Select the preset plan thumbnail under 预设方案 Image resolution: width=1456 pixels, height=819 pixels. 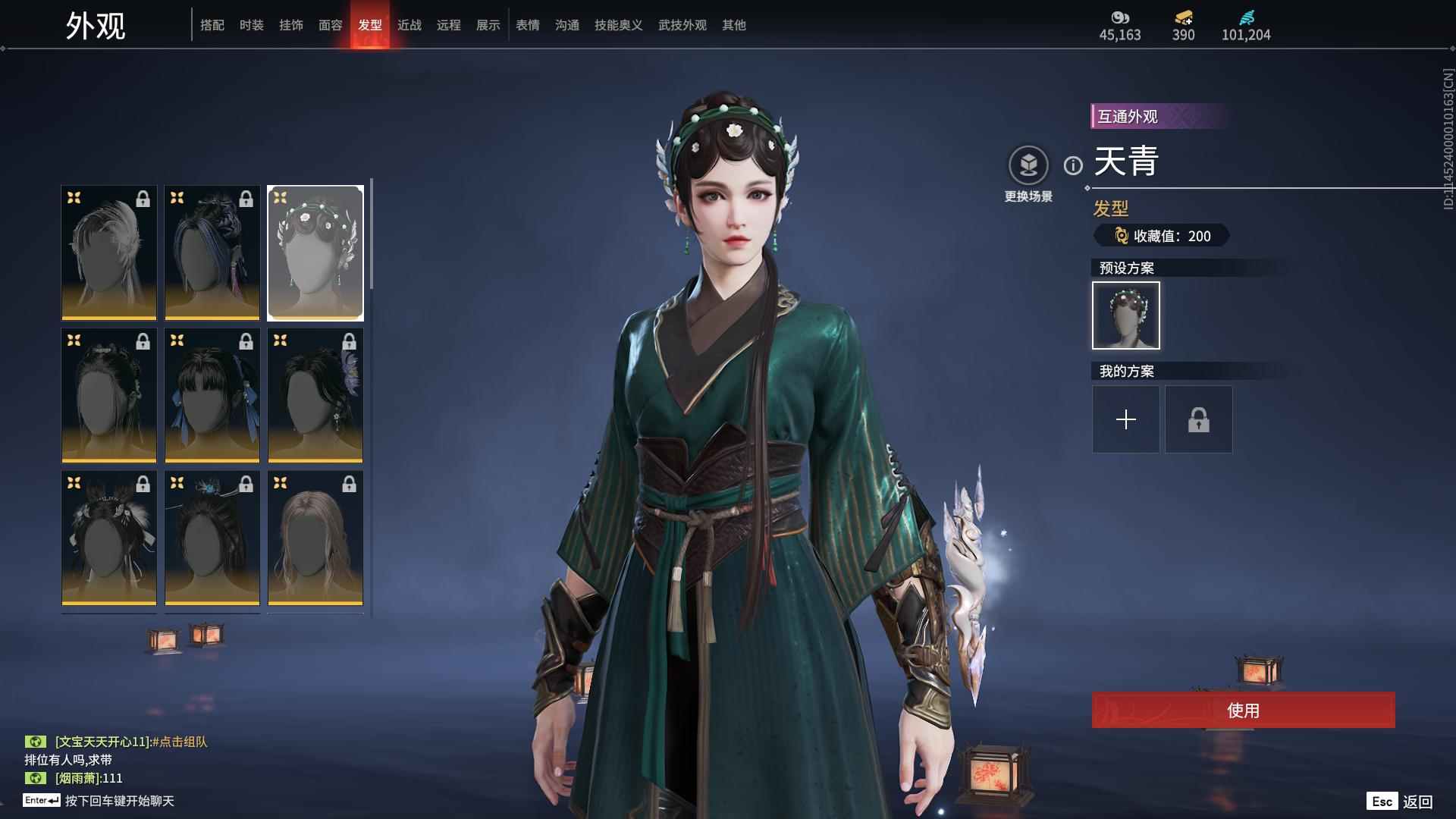pyautogui.click(x=1125, y=315)
